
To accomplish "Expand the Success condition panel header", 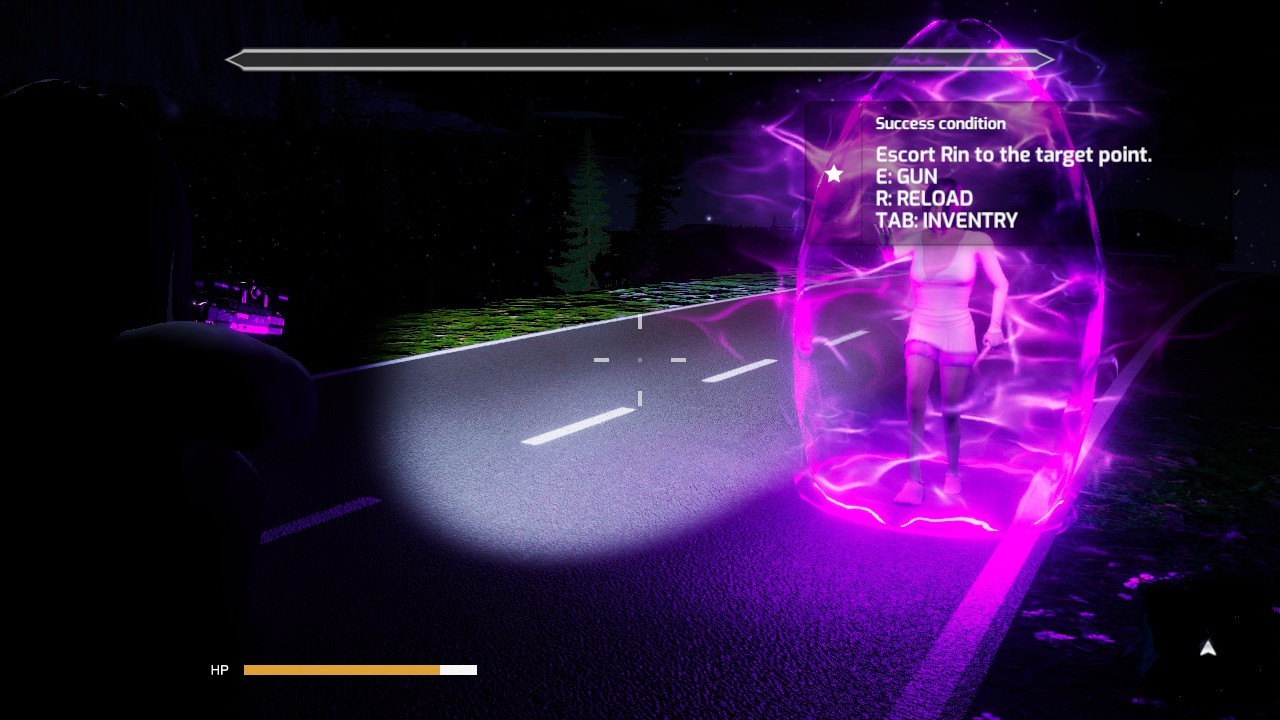I will tap(941, 123).
